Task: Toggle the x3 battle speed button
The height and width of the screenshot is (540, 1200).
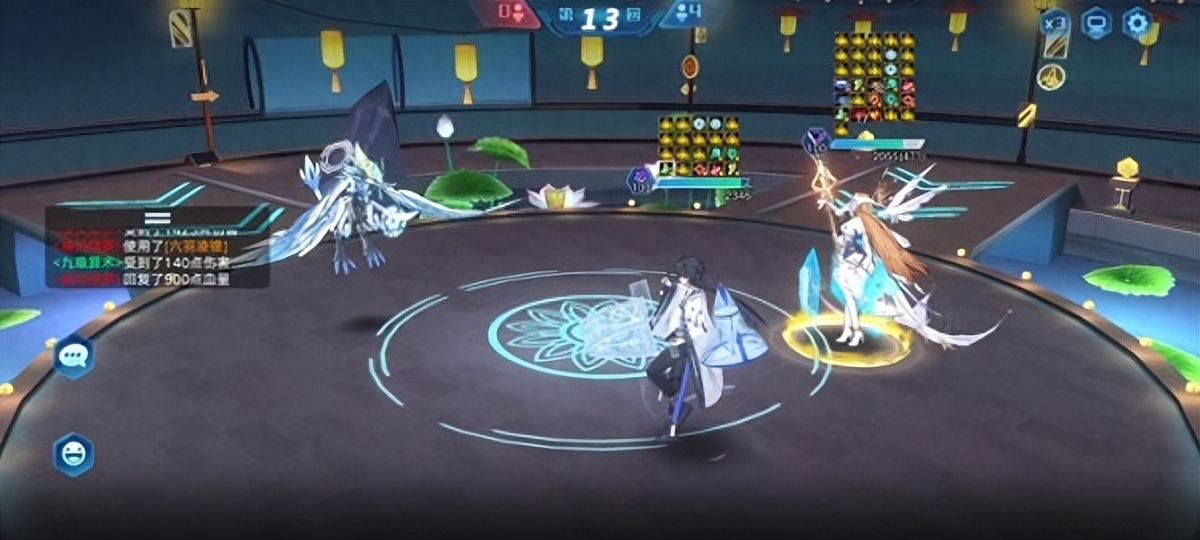Action: tap(1056, 22)
